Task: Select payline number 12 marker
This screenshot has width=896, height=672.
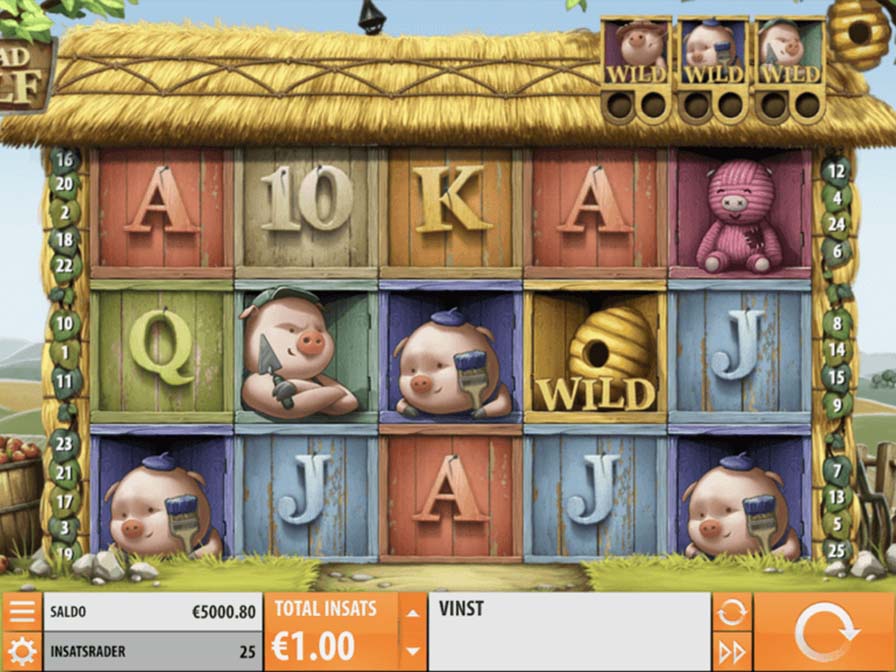Action: tap(835, 171)
